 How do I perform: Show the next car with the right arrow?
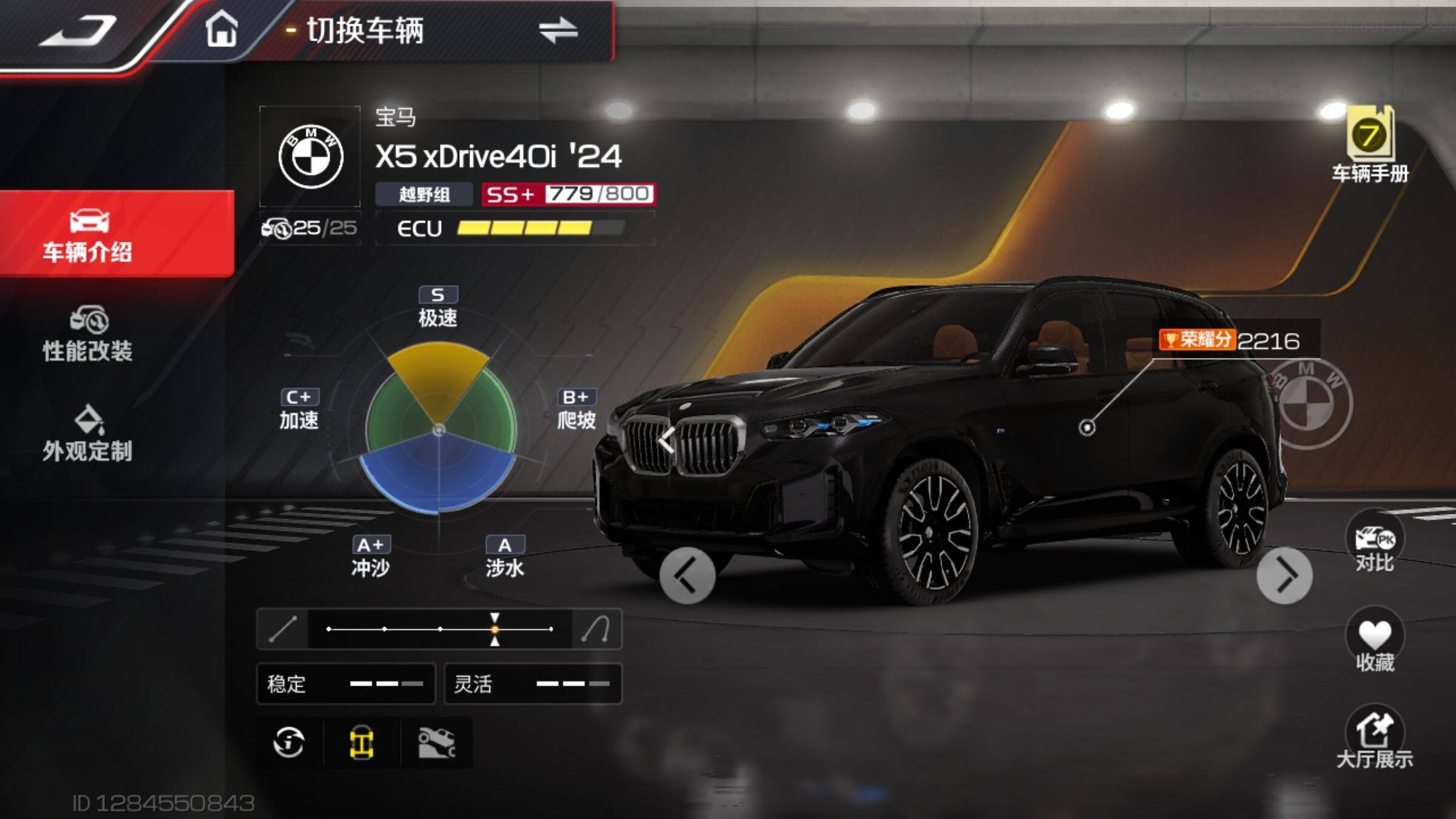(1284, 576)
